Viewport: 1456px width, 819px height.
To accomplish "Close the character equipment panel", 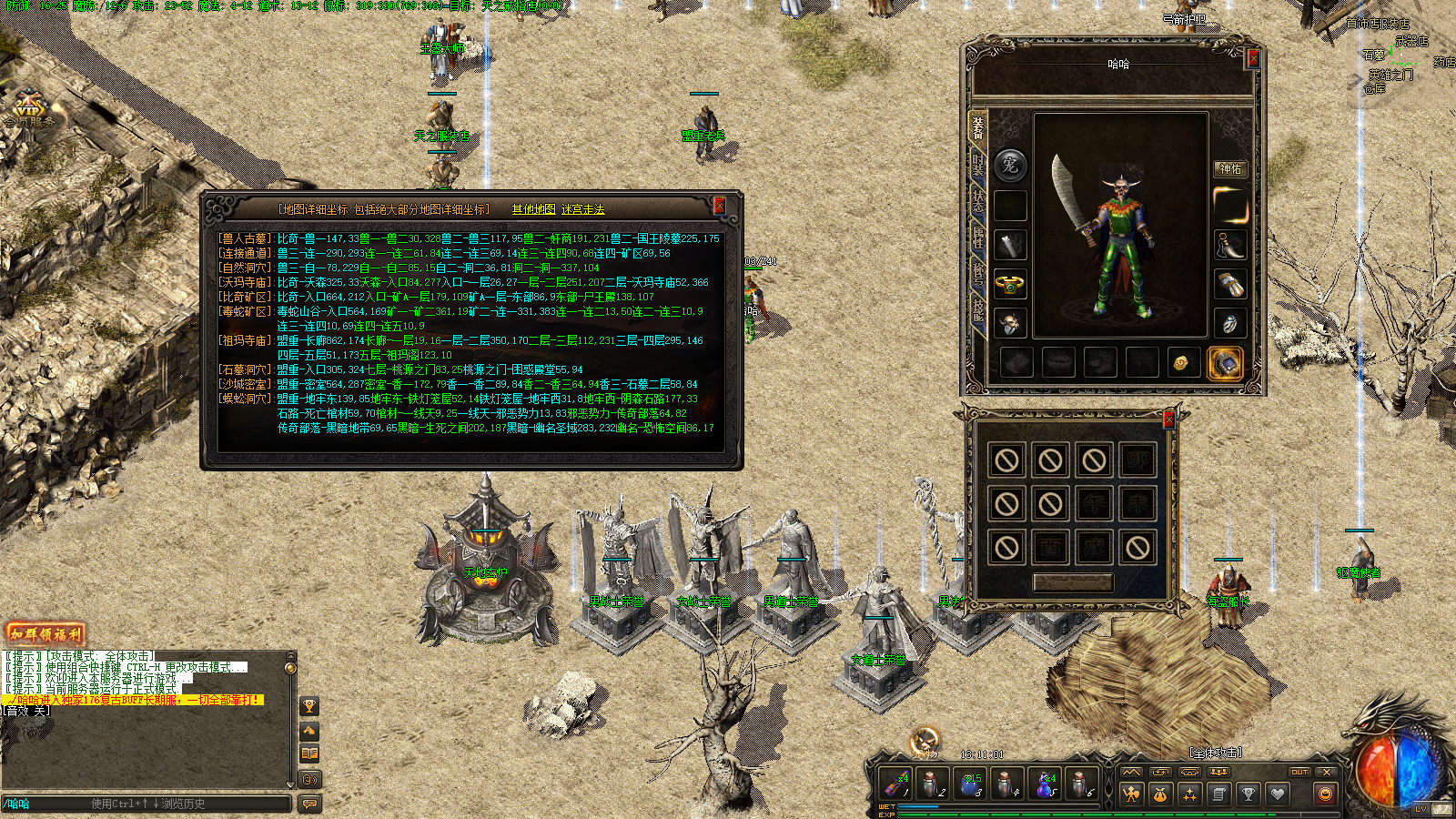I will (1252, 58).
